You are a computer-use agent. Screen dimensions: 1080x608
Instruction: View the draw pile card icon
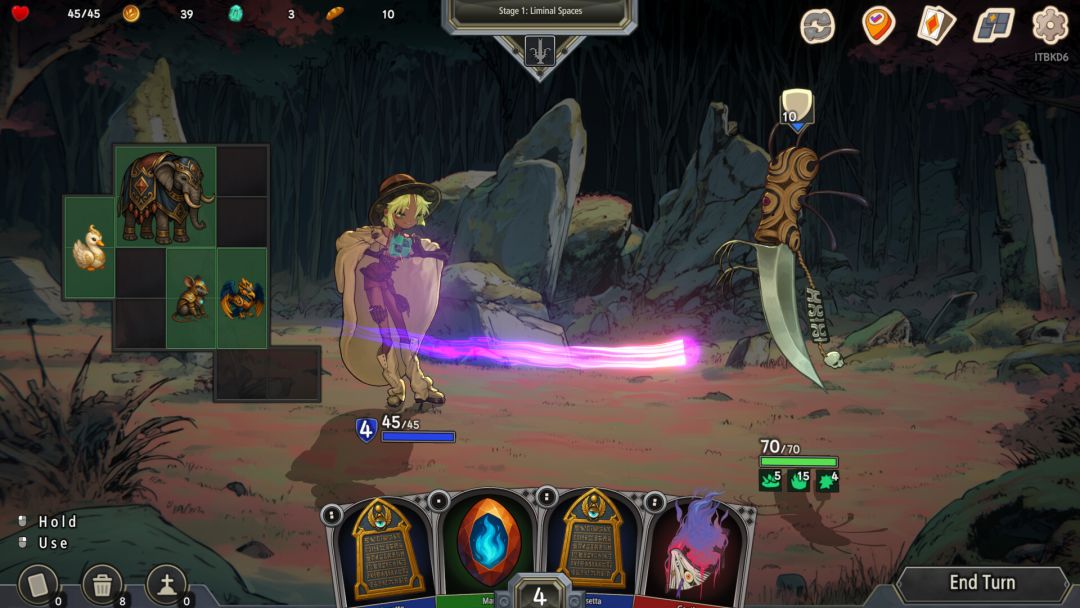[x=39, y=585]
